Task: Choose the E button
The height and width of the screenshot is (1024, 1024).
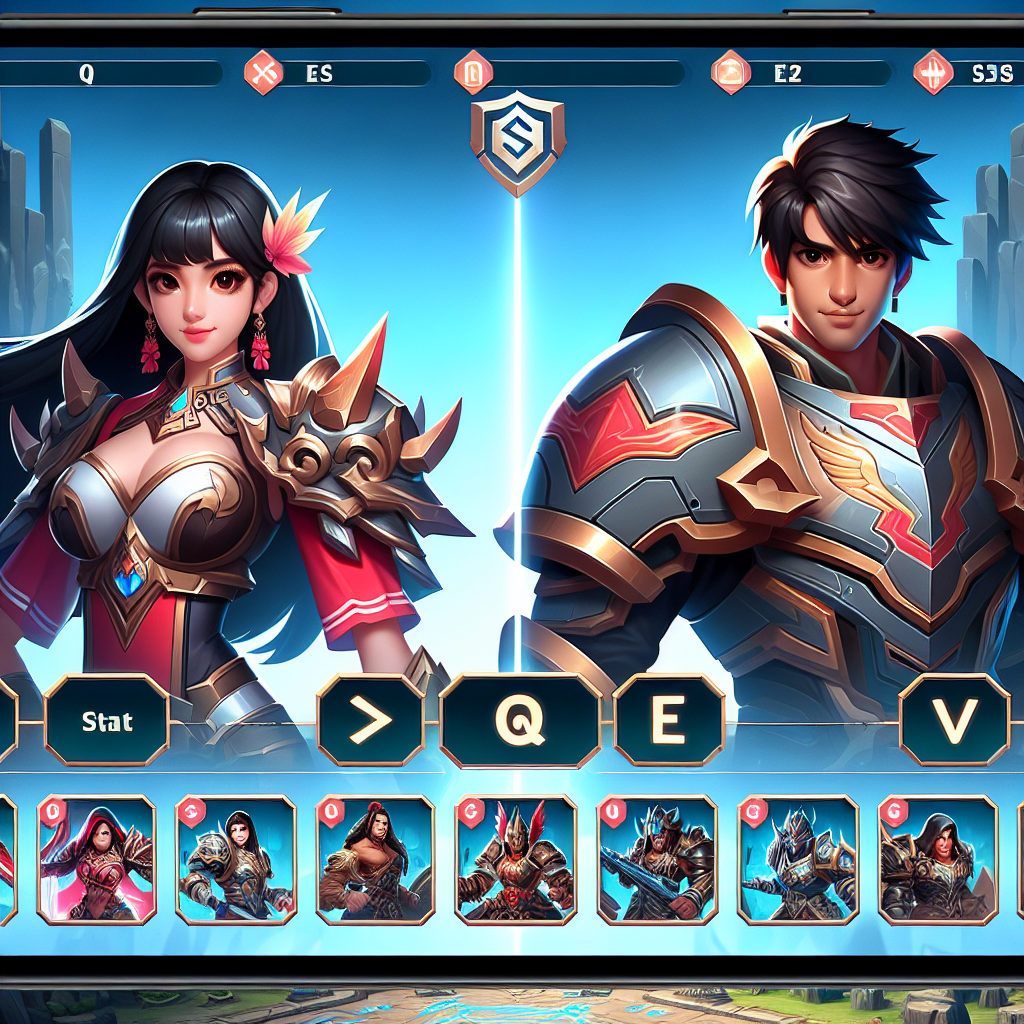Action: pos(668,720)
